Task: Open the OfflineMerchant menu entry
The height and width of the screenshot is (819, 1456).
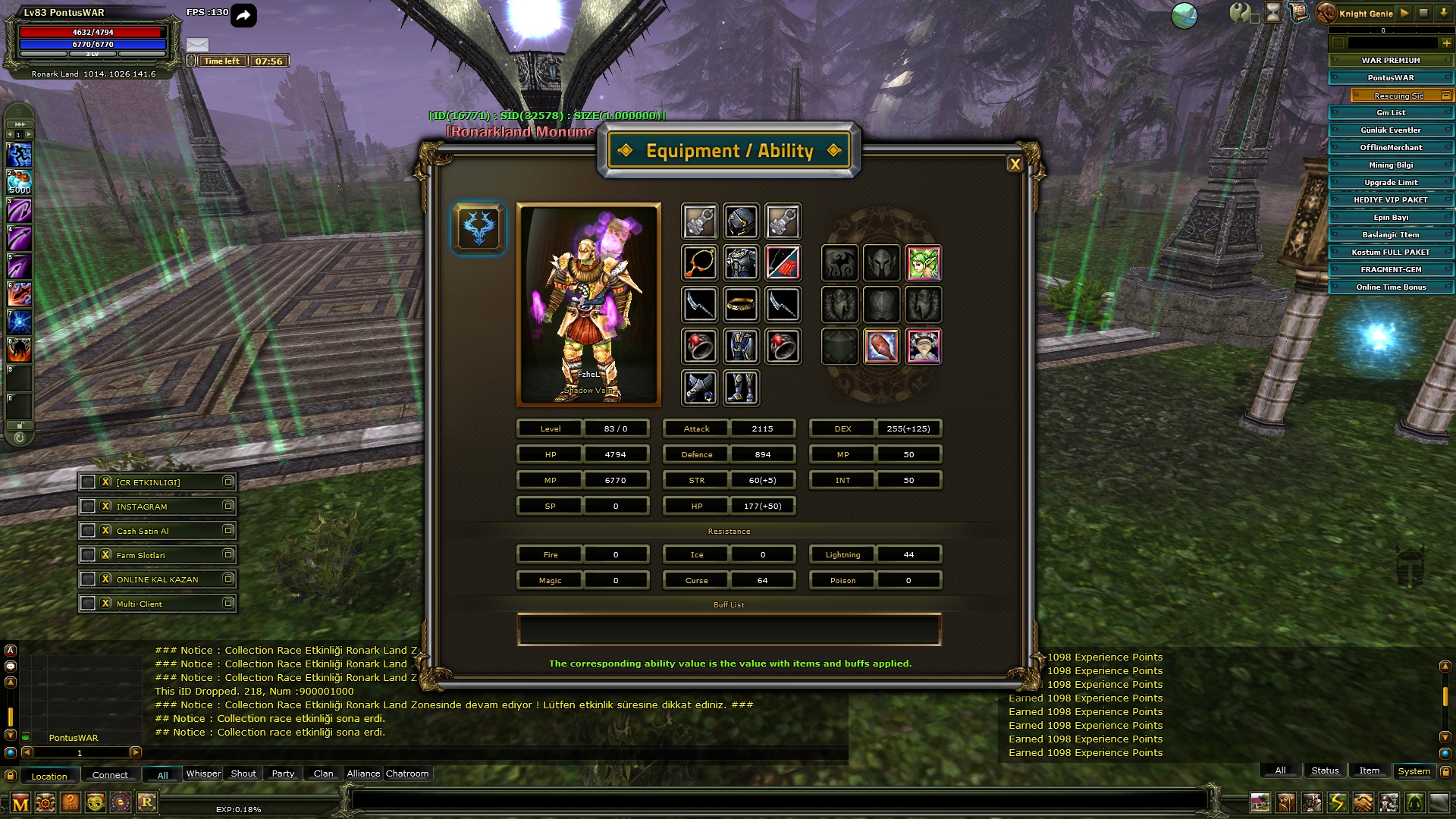Action: [x=1390, y=148]
